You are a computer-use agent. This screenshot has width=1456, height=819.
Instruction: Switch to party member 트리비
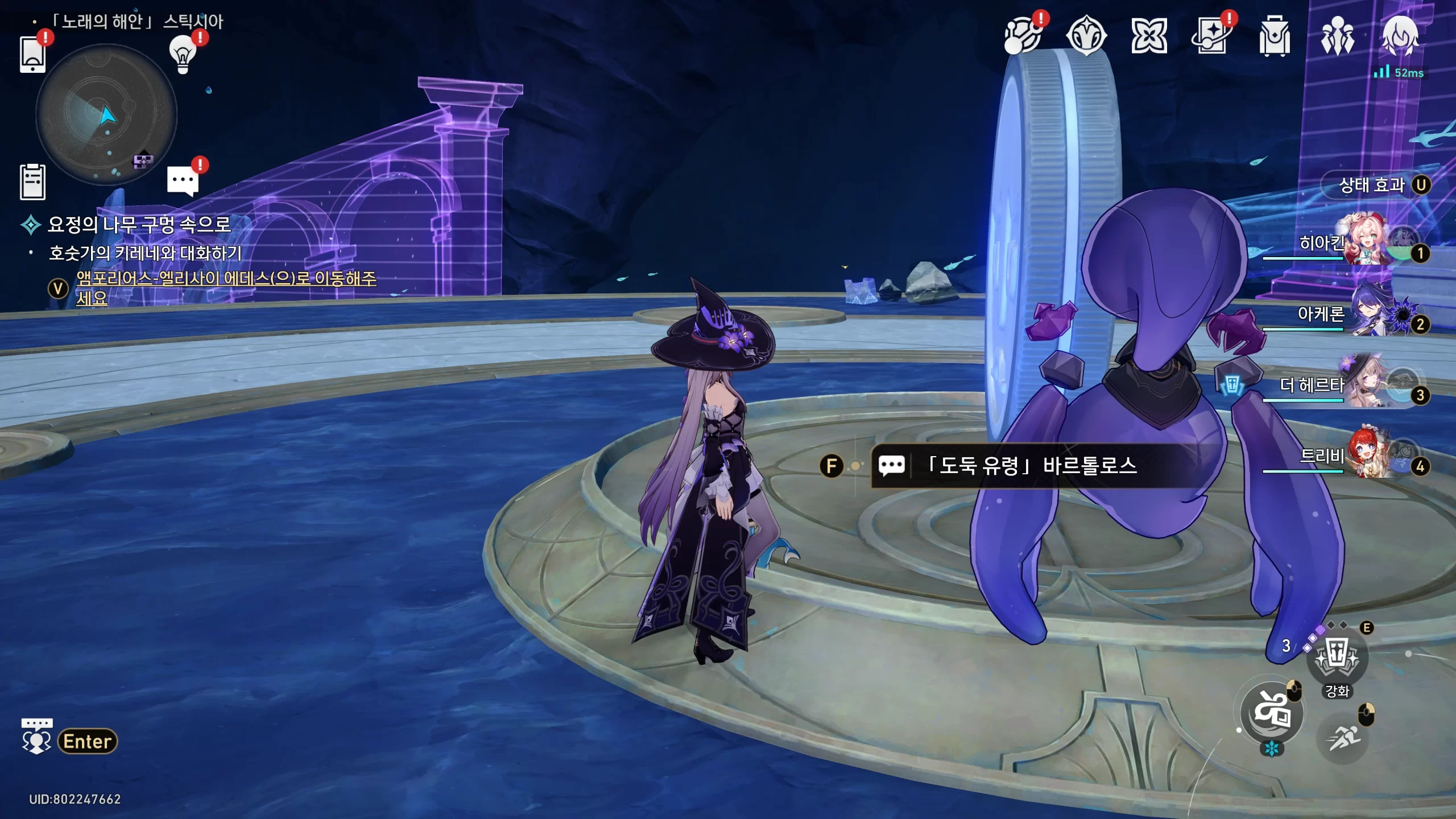[1365, 456]
